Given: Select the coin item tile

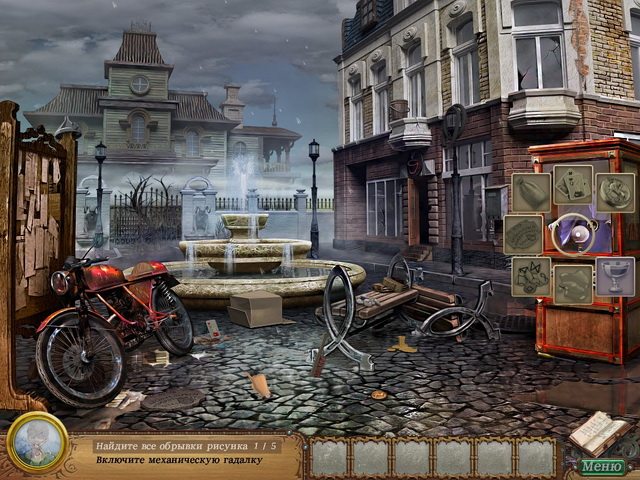Looking at the screenshot, I should (x=615, y=192).
